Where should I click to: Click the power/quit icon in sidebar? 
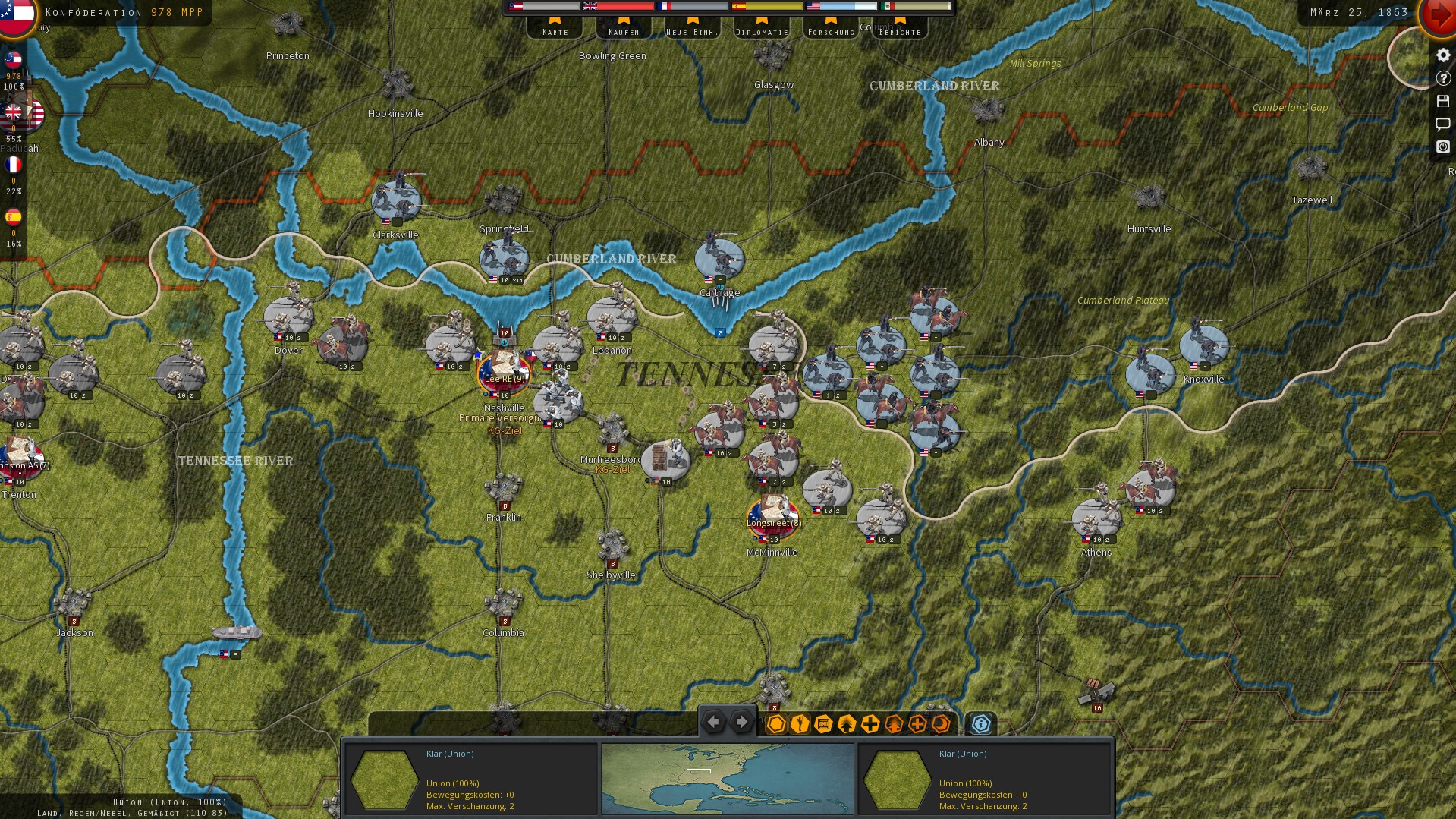pos(1443,147)
